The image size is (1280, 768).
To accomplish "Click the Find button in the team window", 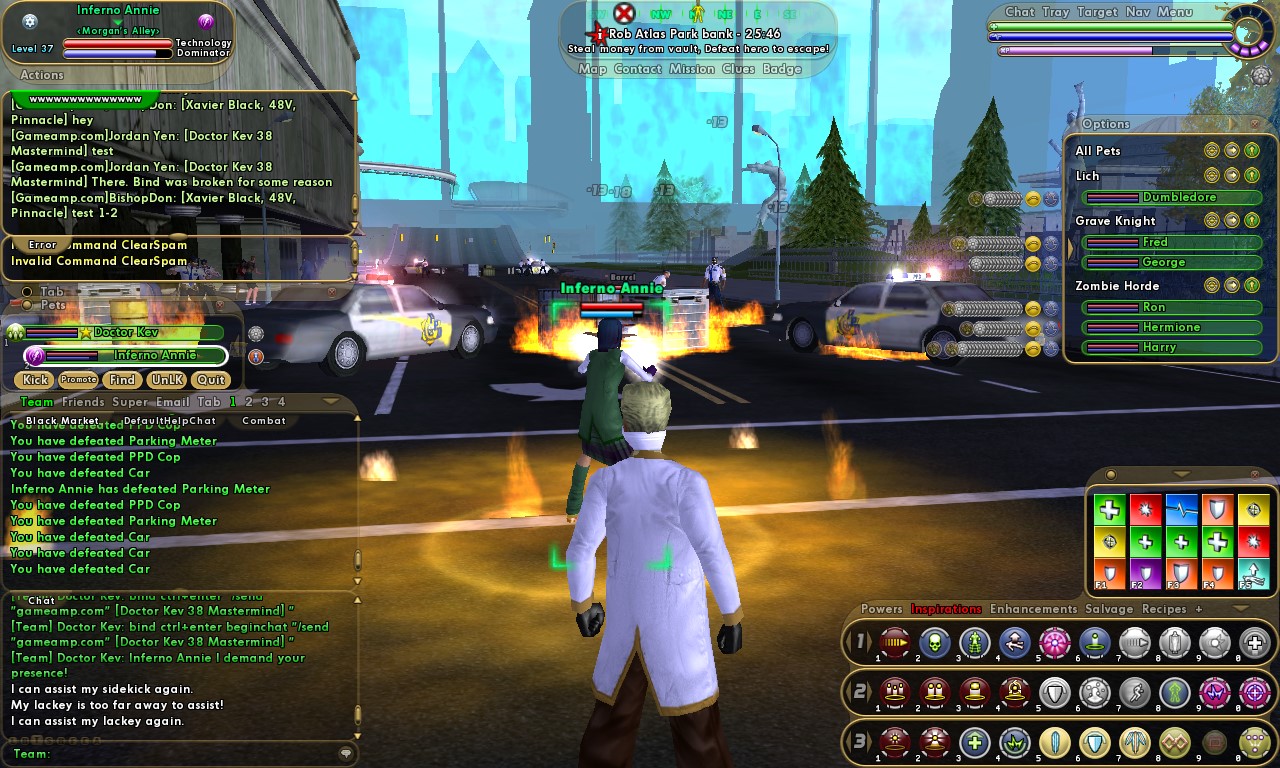I will tap(122, 380).
